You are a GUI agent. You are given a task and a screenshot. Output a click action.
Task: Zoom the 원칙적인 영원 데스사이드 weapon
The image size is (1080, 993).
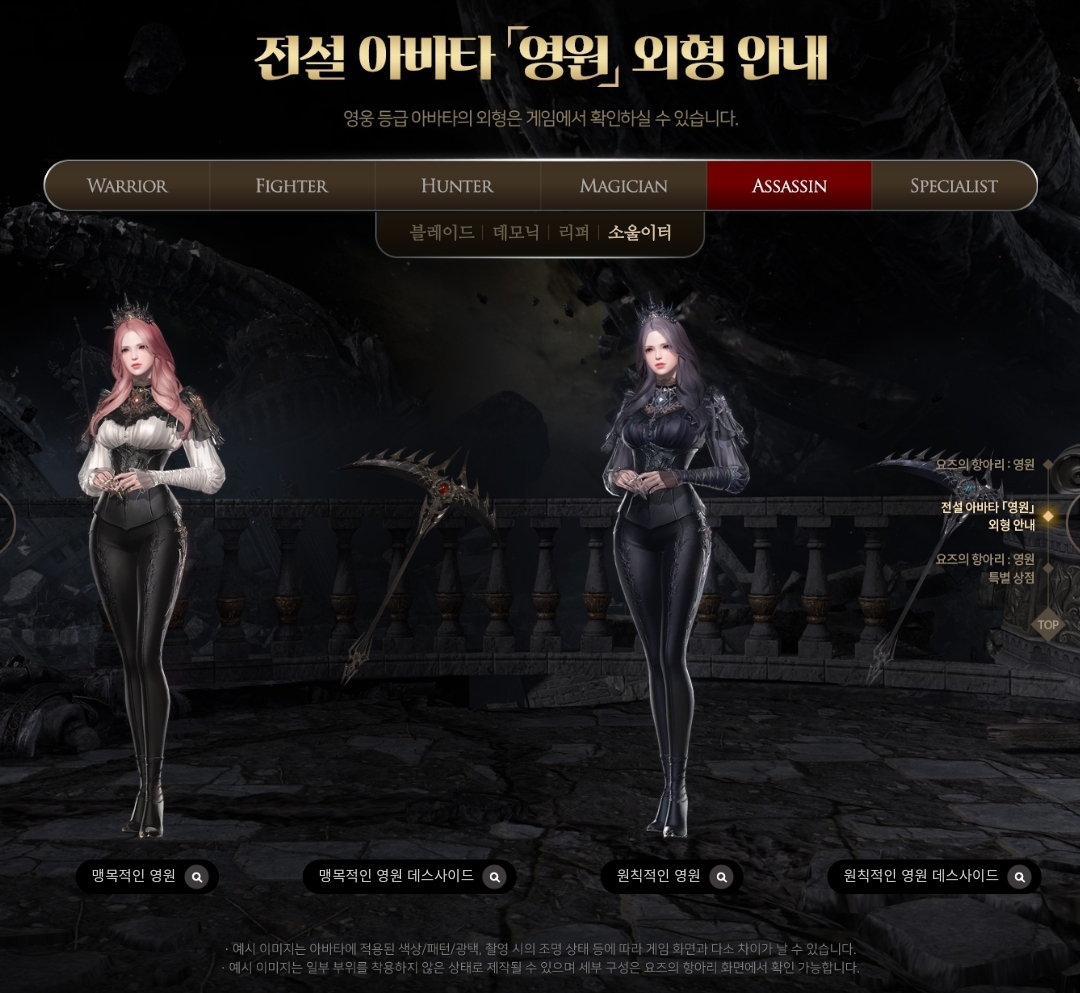pyautogui.click(x=1019, y=877)
